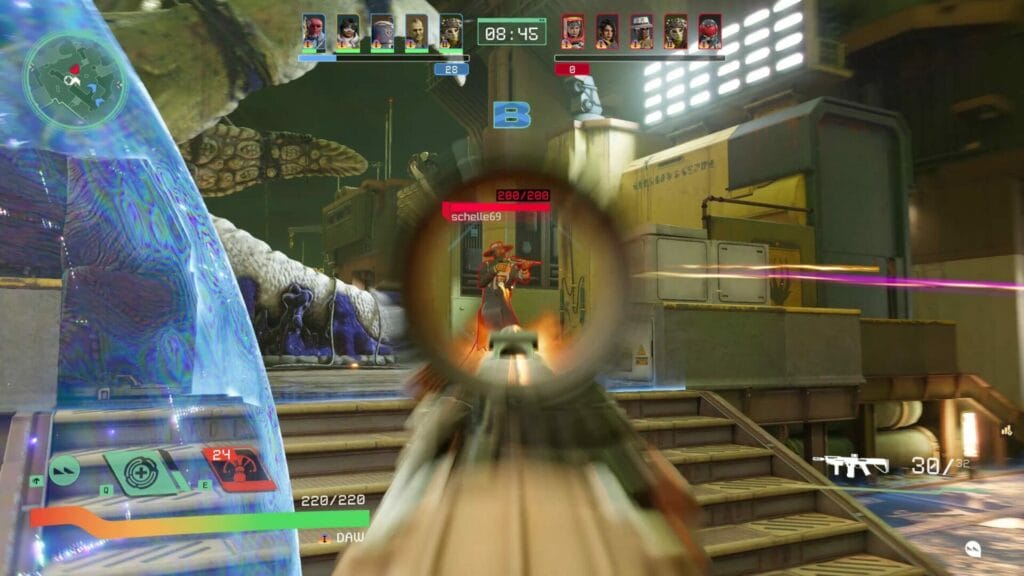Click the blue objective B marker
The width and height of the screenshot is (1024, 576).
tap(511, 115)
